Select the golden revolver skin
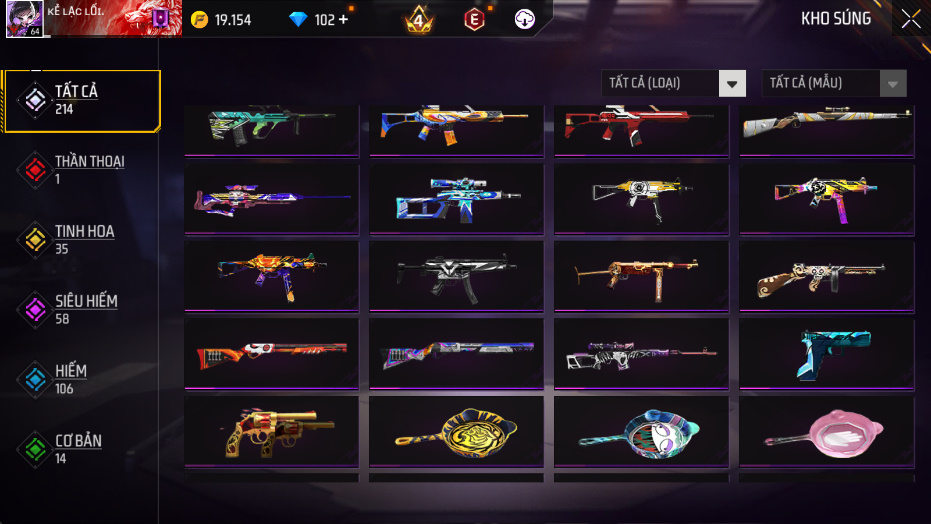 pyautogui.click(x=271, y=431)
